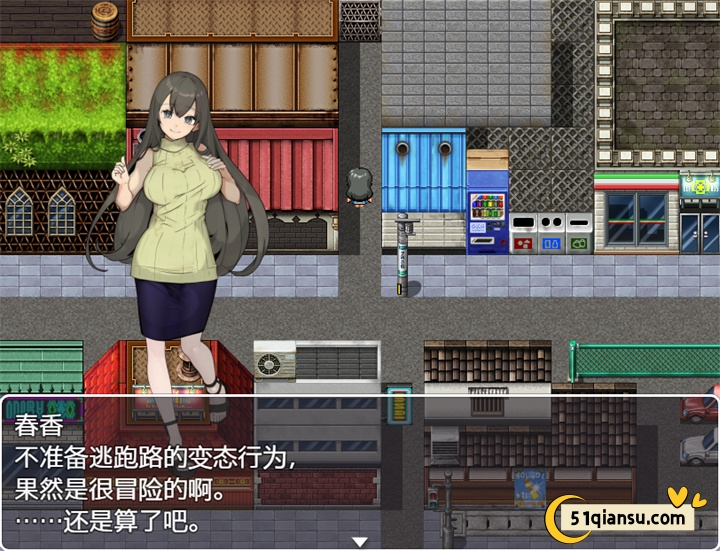
Task: Advance dialogue with the down-arrow indicator
Action: [360, 541]
